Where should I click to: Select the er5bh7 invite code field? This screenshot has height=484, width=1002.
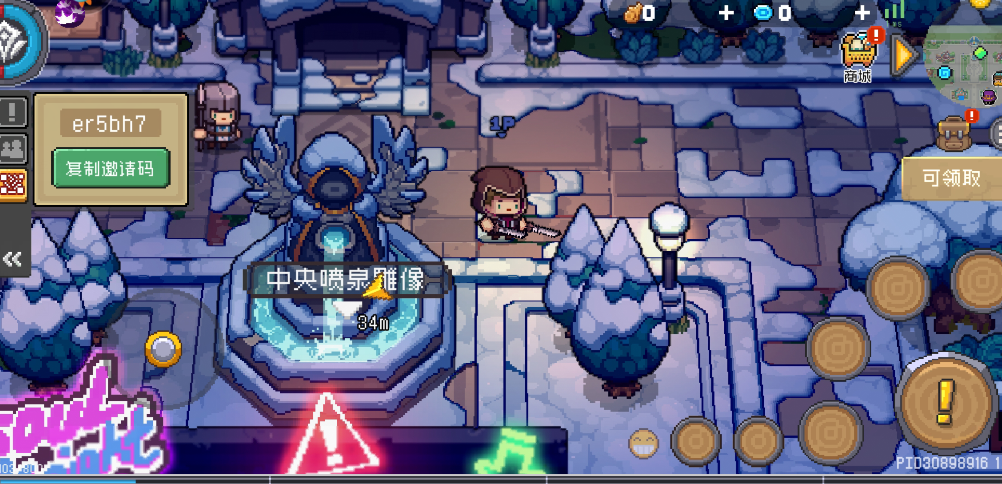coord(110,123)
